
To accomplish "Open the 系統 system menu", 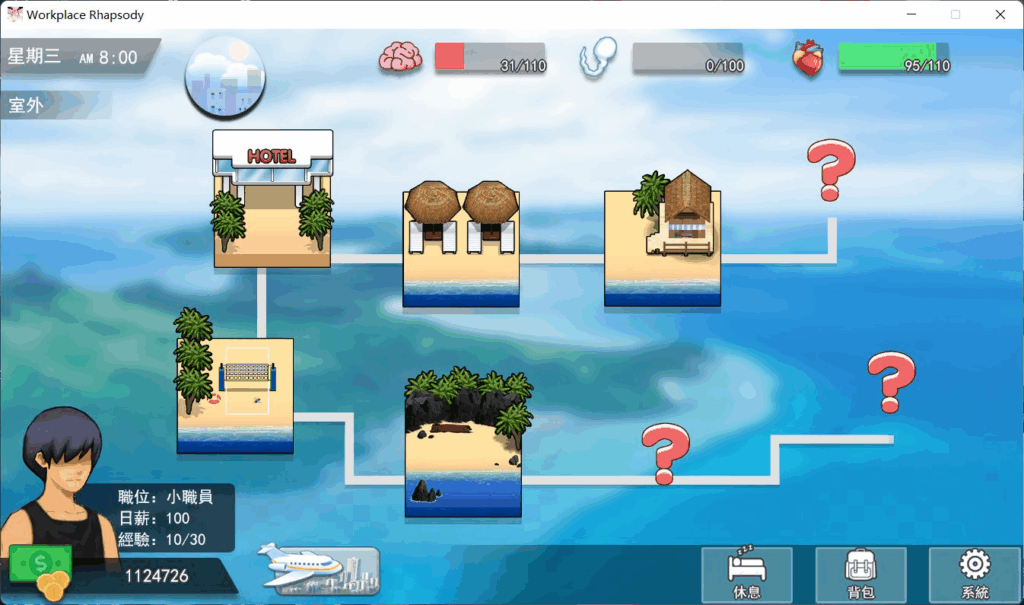I will tap(974, 575).
